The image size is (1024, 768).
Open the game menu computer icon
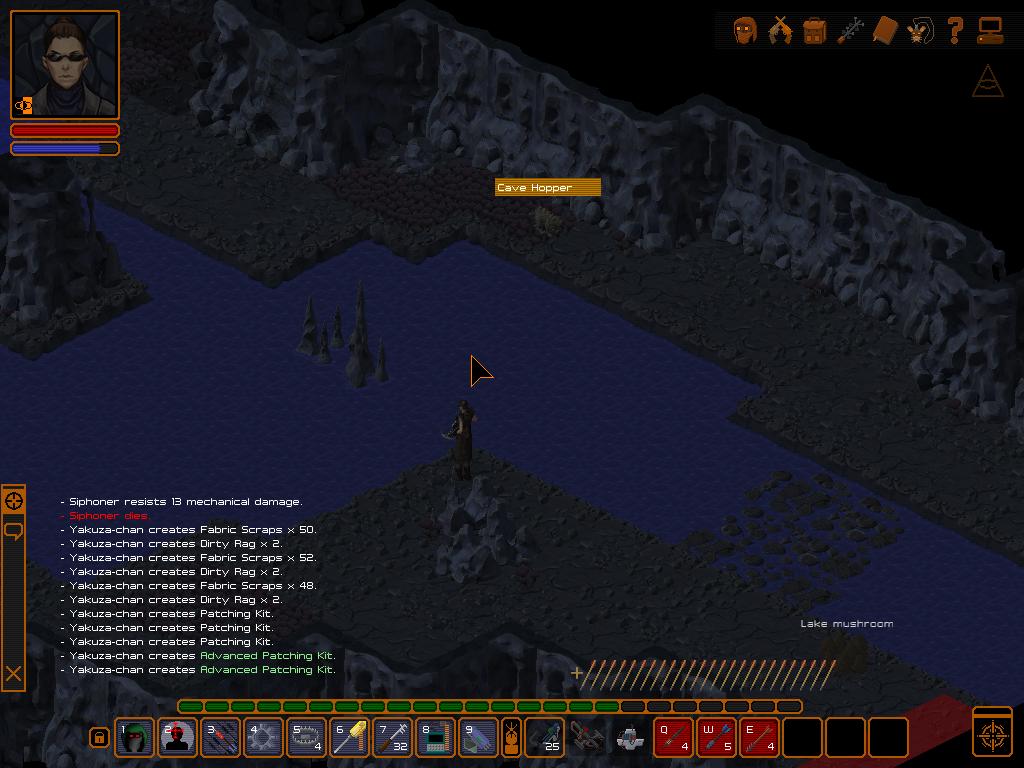pos(990,31)
